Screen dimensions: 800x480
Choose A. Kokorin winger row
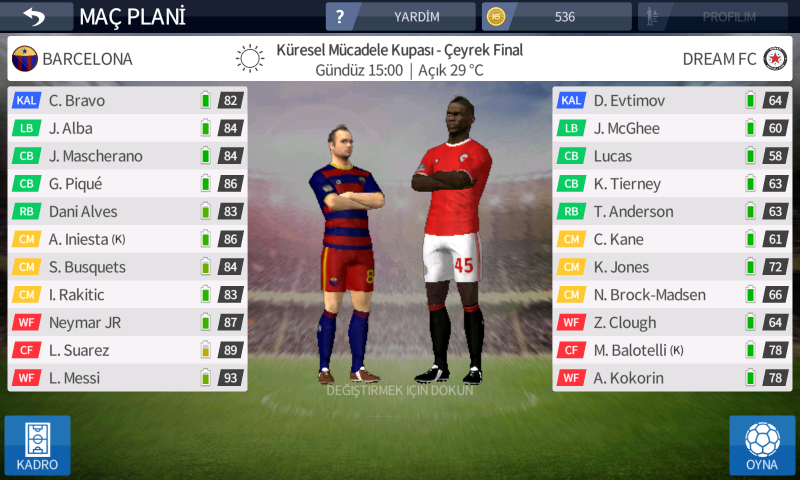pyautogui.click(x=671, y=378)
